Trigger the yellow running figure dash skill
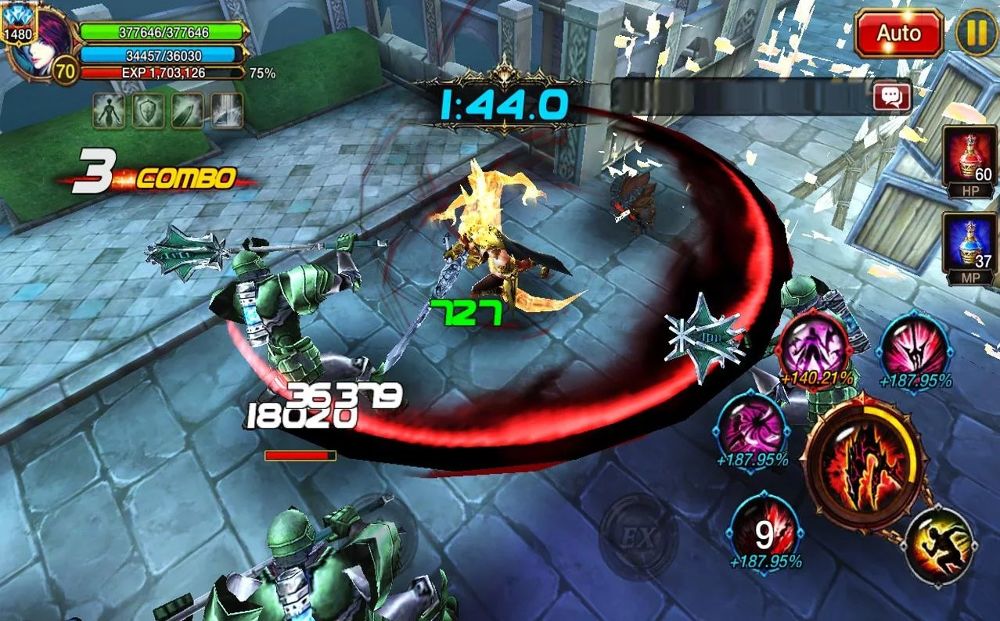This screenshot has width=1000, height=621. 938,546
